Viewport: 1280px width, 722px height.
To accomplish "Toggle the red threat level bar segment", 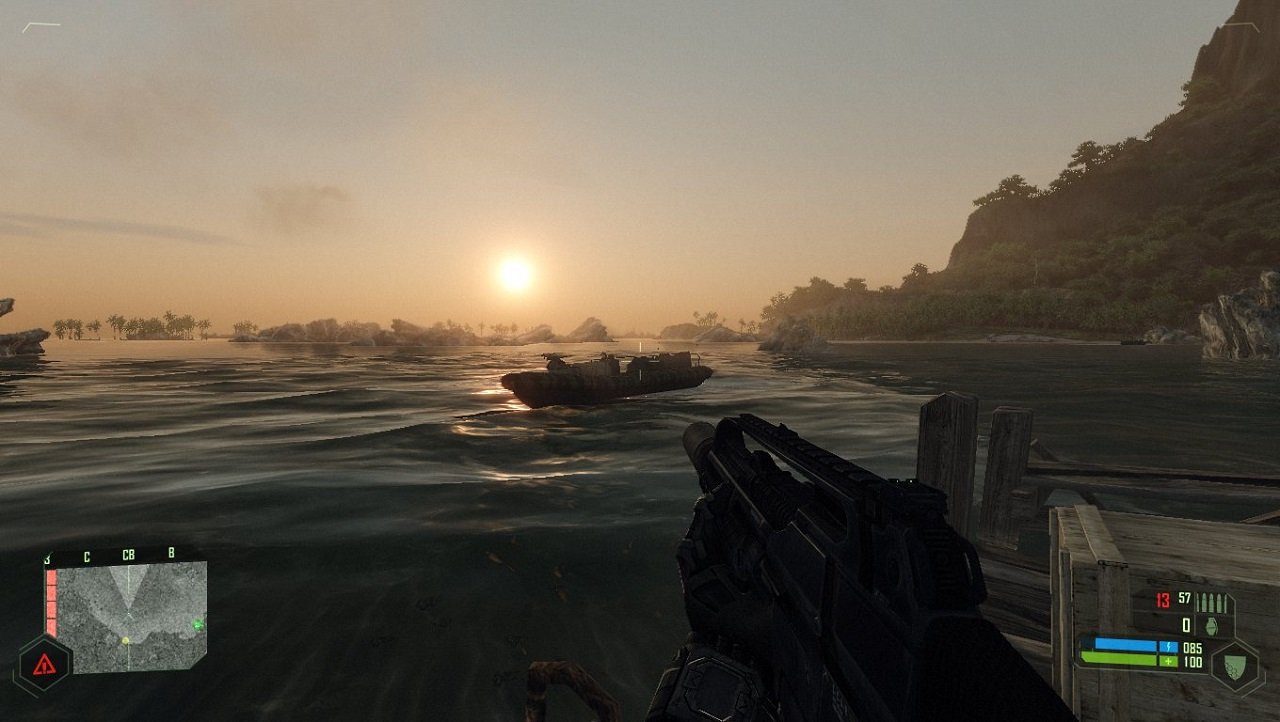I will pyautogui.click(x=50, y=602).
